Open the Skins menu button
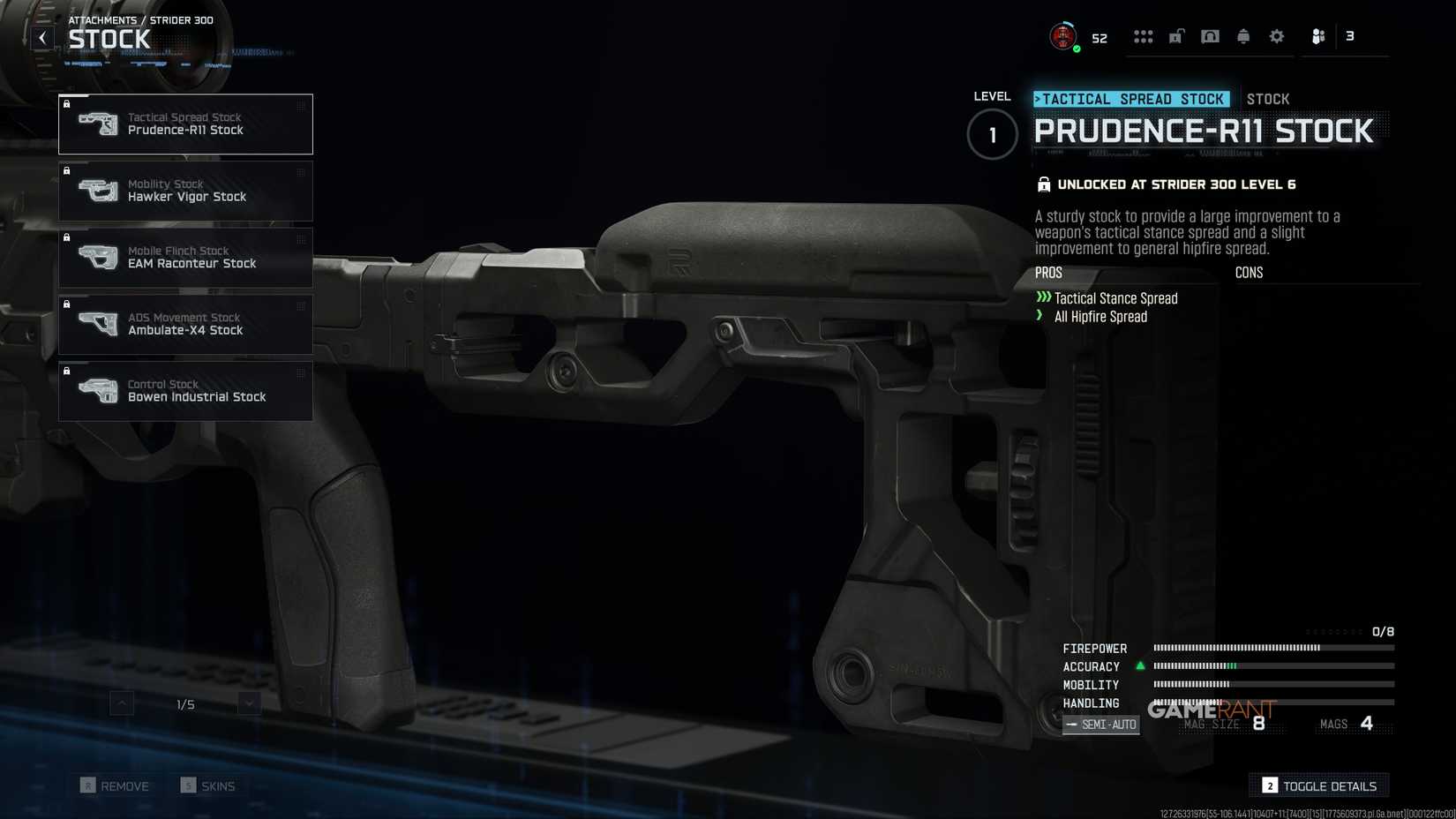Image resolution: width=1456 pixels, height=819 pixels. (210, 785)
